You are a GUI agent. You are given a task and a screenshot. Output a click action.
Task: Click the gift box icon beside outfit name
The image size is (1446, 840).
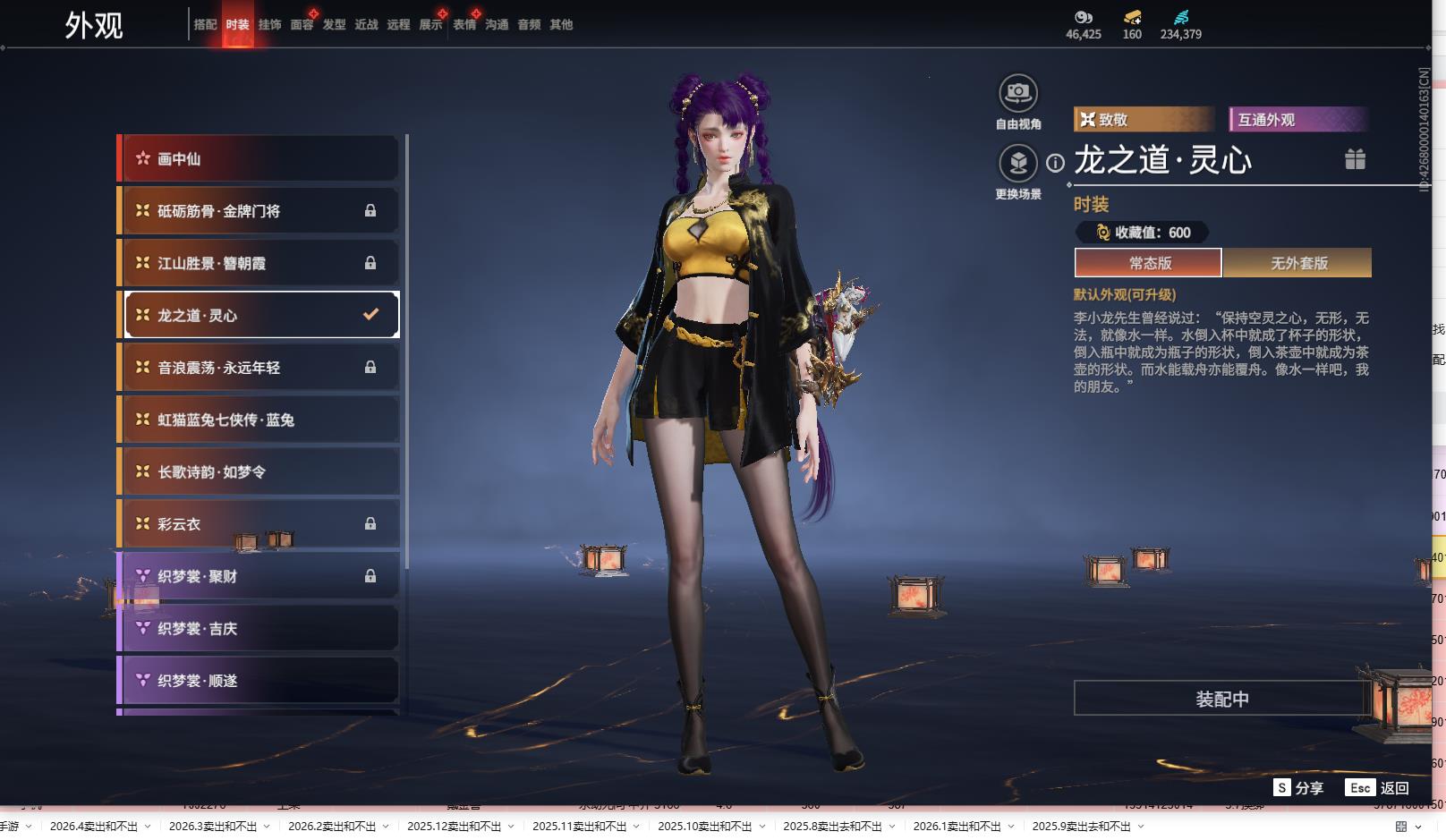coord(1355,159)
